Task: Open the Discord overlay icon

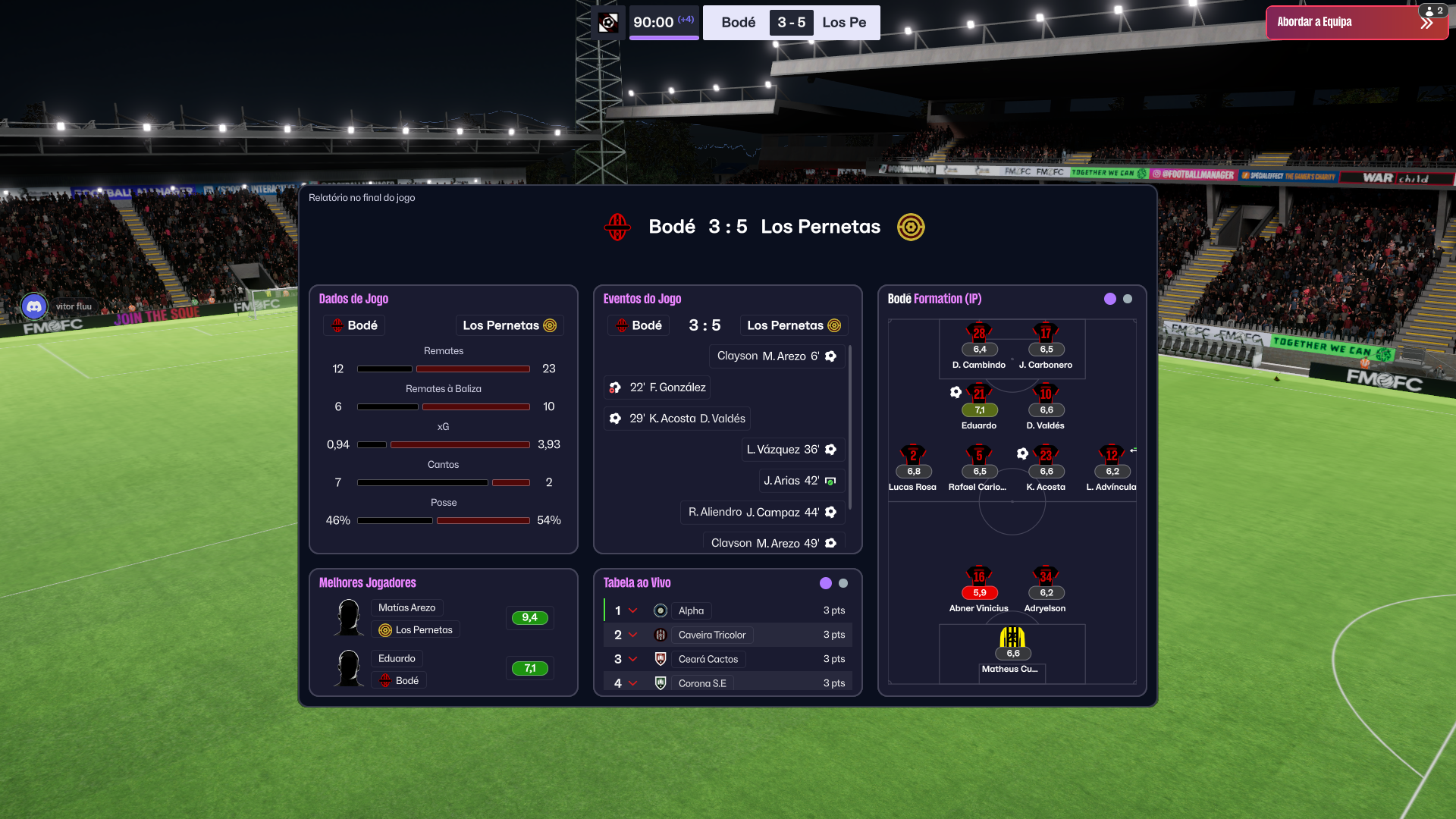Action: pos(34,306)
